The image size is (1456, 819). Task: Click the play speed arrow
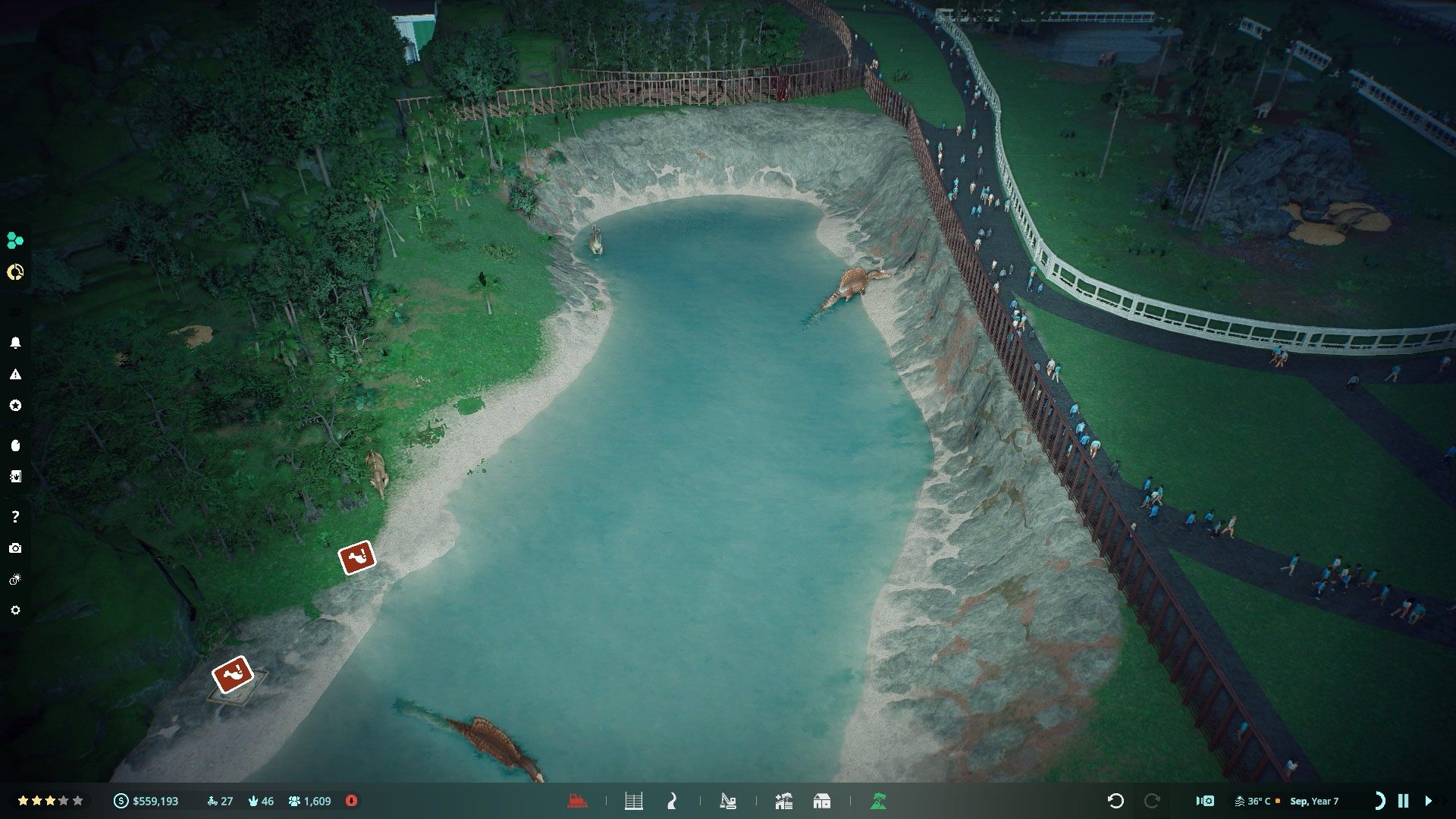pyautogui.click(x=1429, y=801)
